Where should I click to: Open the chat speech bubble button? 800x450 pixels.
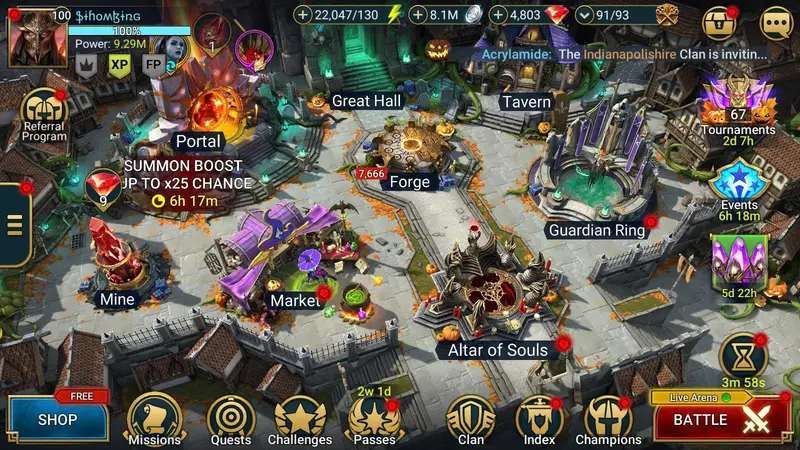pos(776,22)
